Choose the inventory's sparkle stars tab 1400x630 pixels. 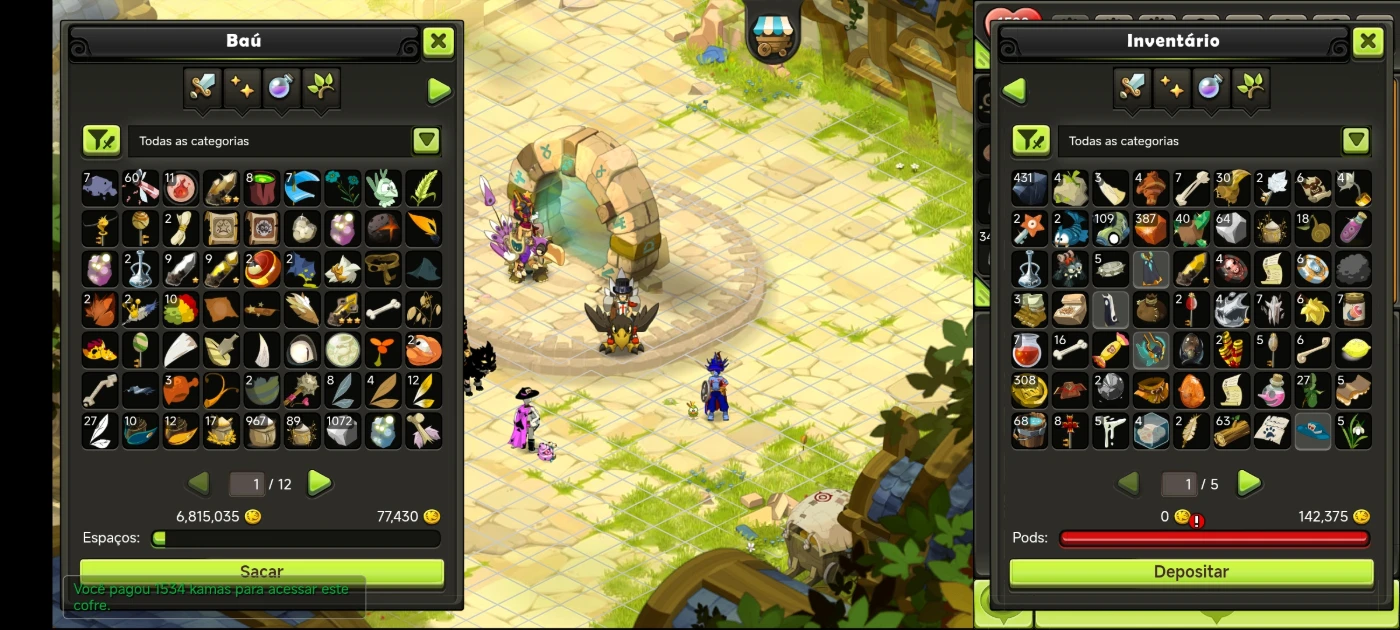point(1171,88)
